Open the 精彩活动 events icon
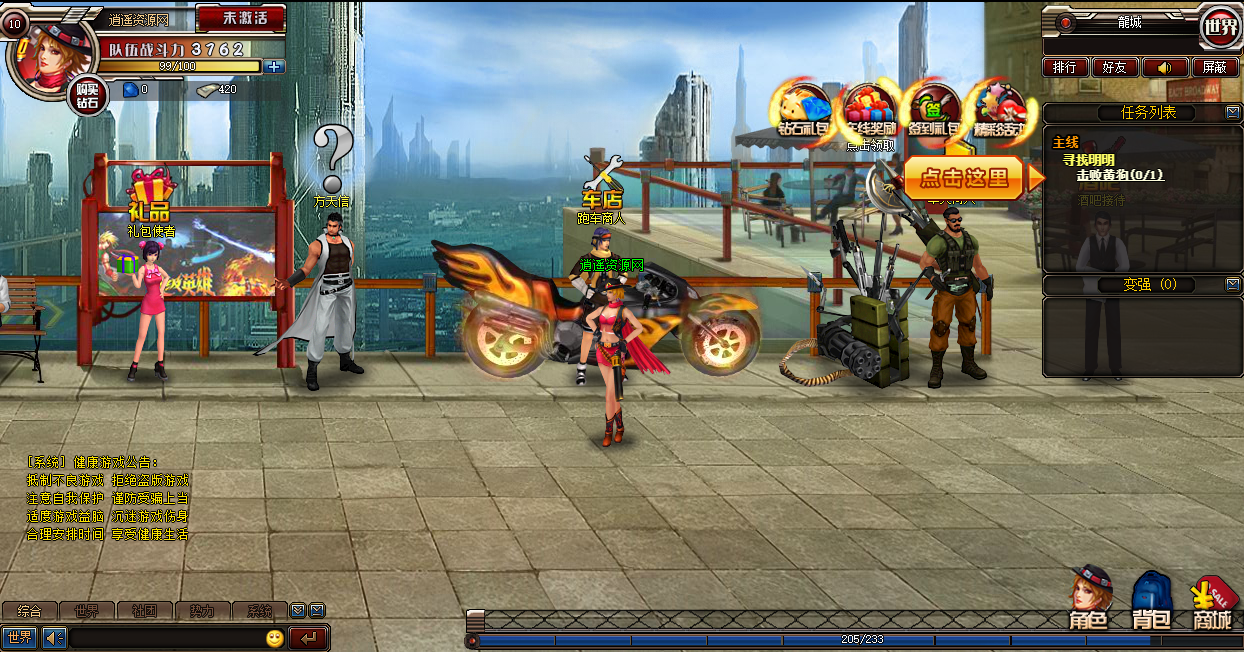Screen dimensions: 1244x652 999,110
